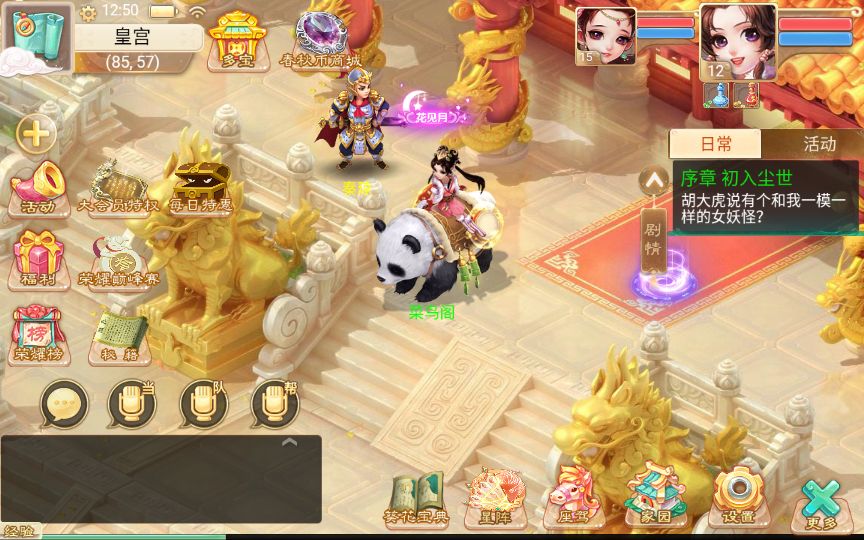Open 大会员特权 privileges
This screenshot has width=864, height=540.
118,188
